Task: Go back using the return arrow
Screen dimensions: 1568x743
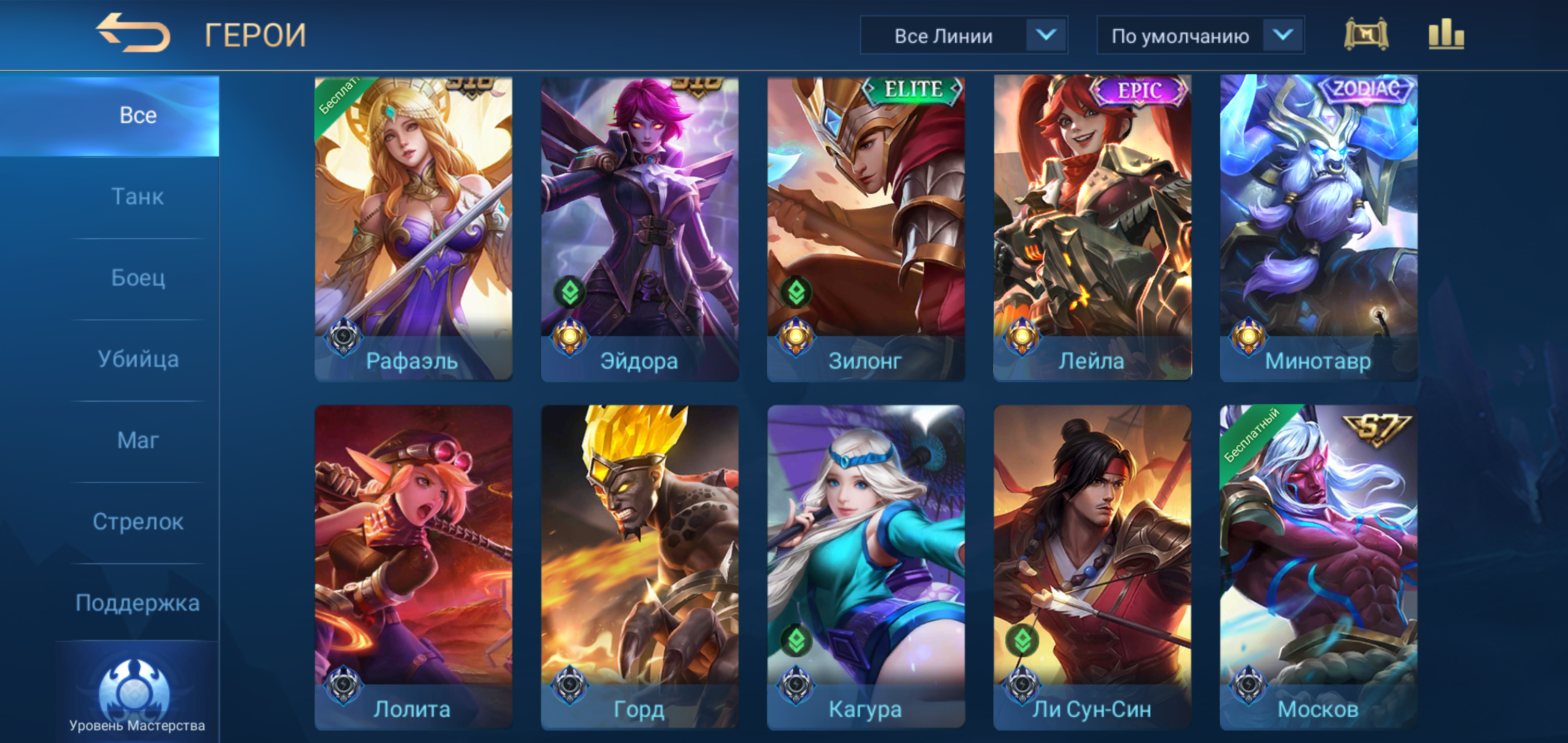Action: 133,34
